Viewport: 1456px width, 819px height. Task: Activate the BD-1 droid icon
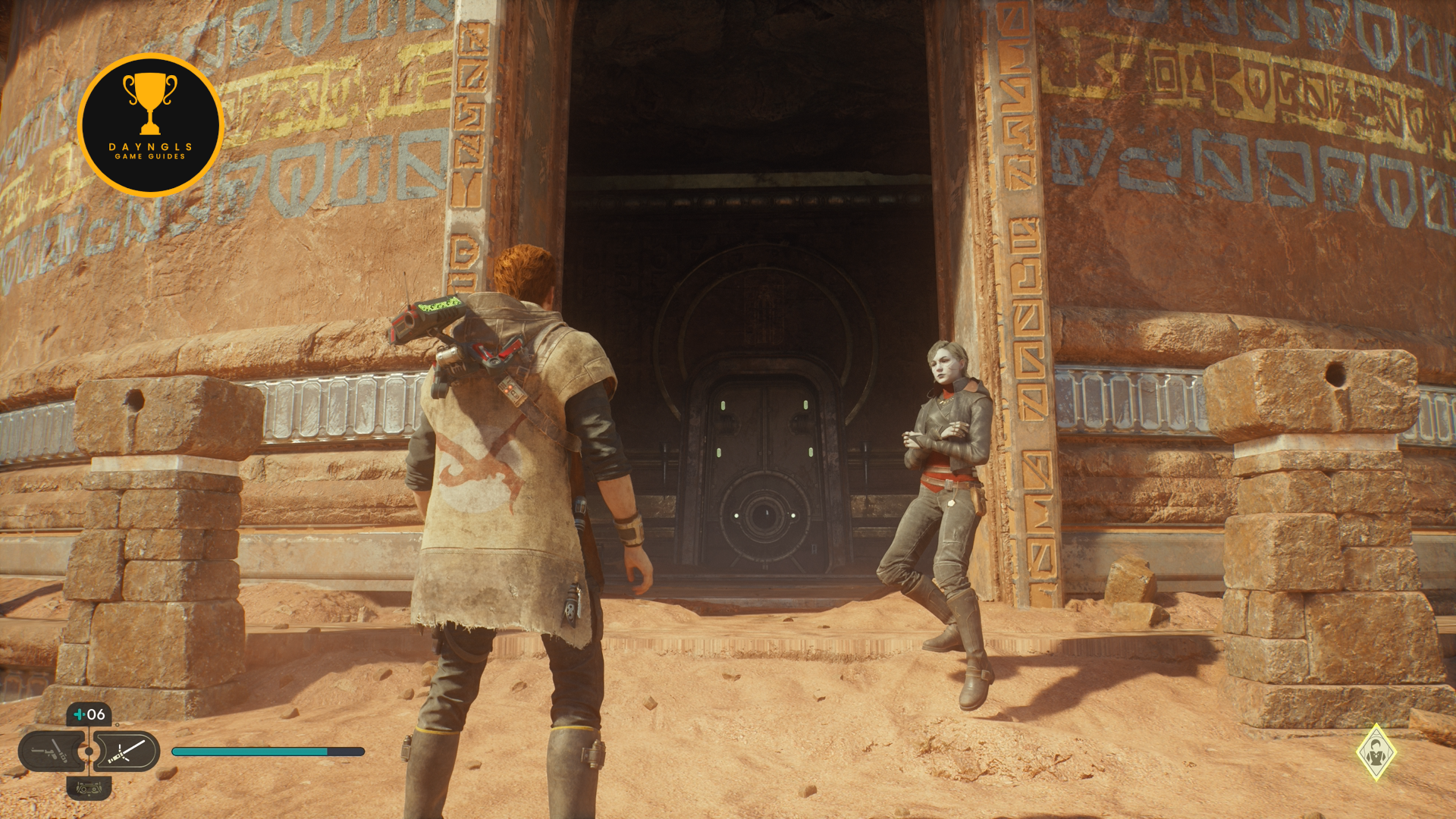[x=89, y=789]
